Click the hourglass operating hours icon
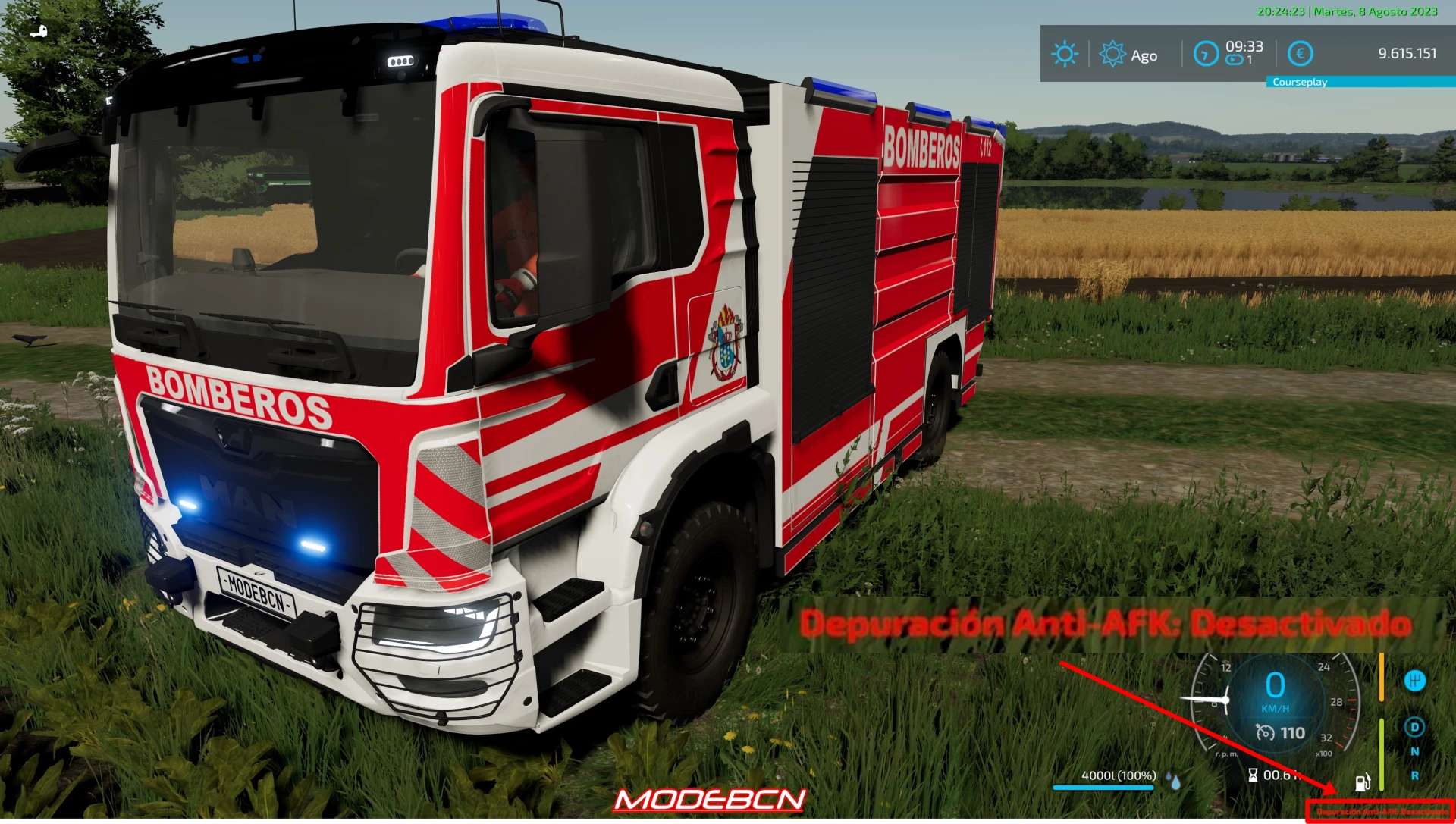The width and height of the screenshot is (1456, 824). point(1253,775)
